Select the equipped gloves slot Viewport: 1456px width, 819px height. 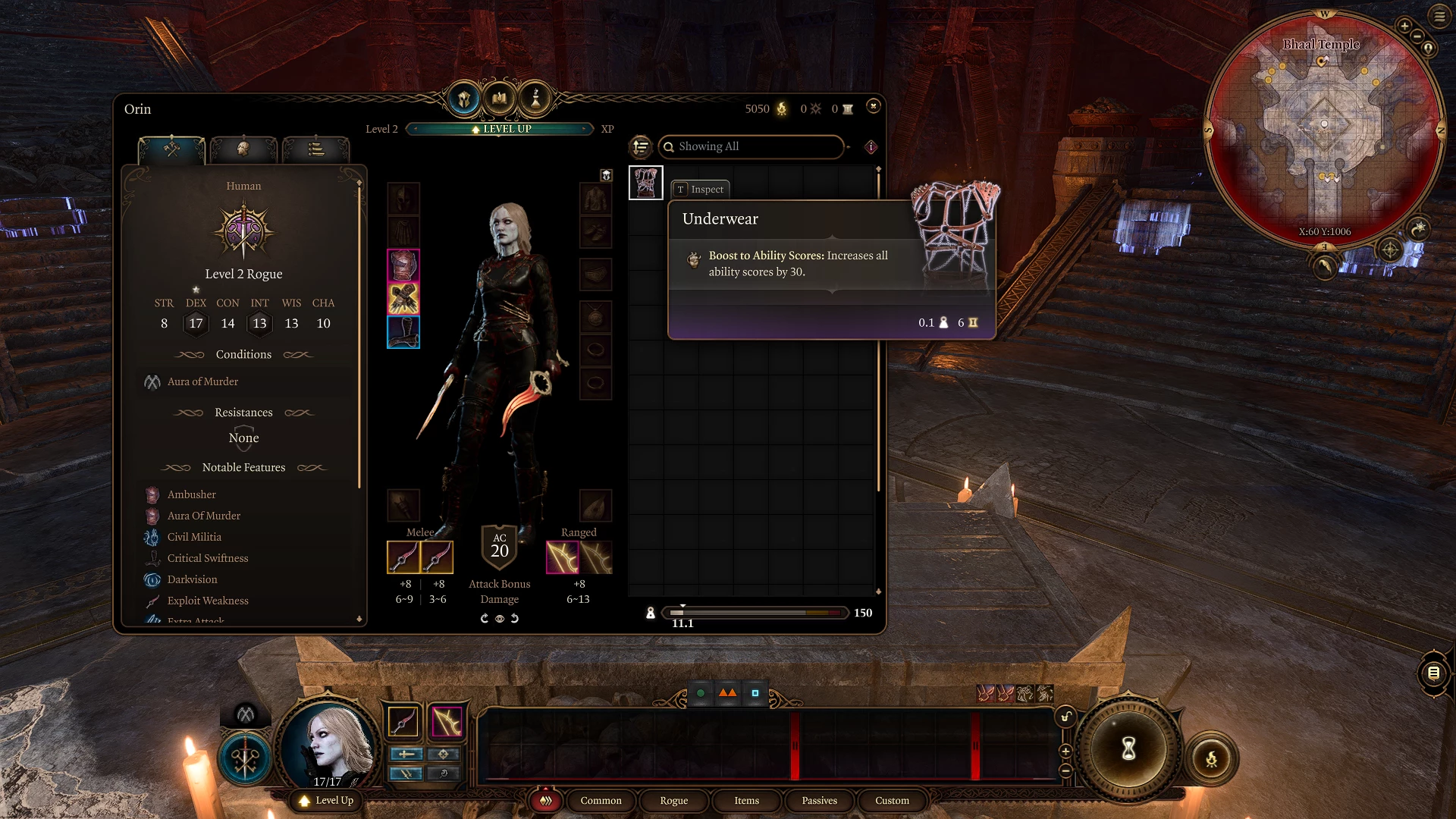click(x=403, y=299)
